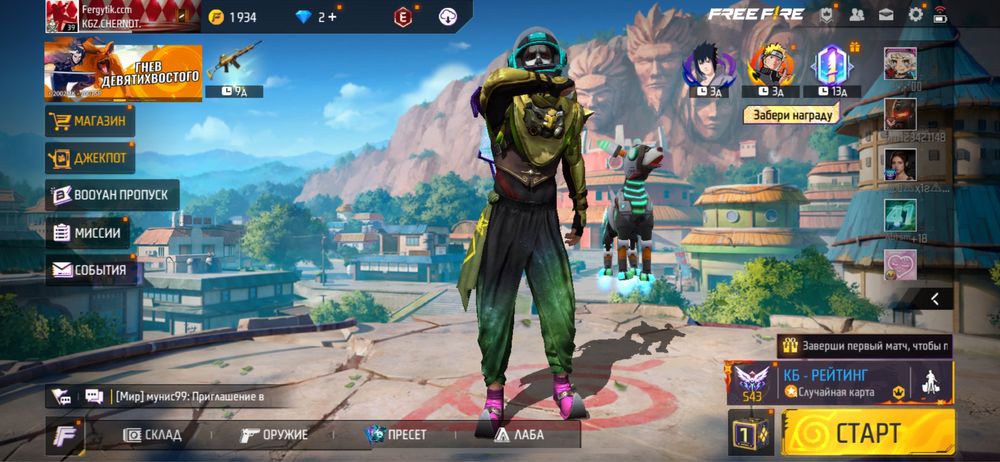
Task: Open the Лаба section
Action: 517,435
